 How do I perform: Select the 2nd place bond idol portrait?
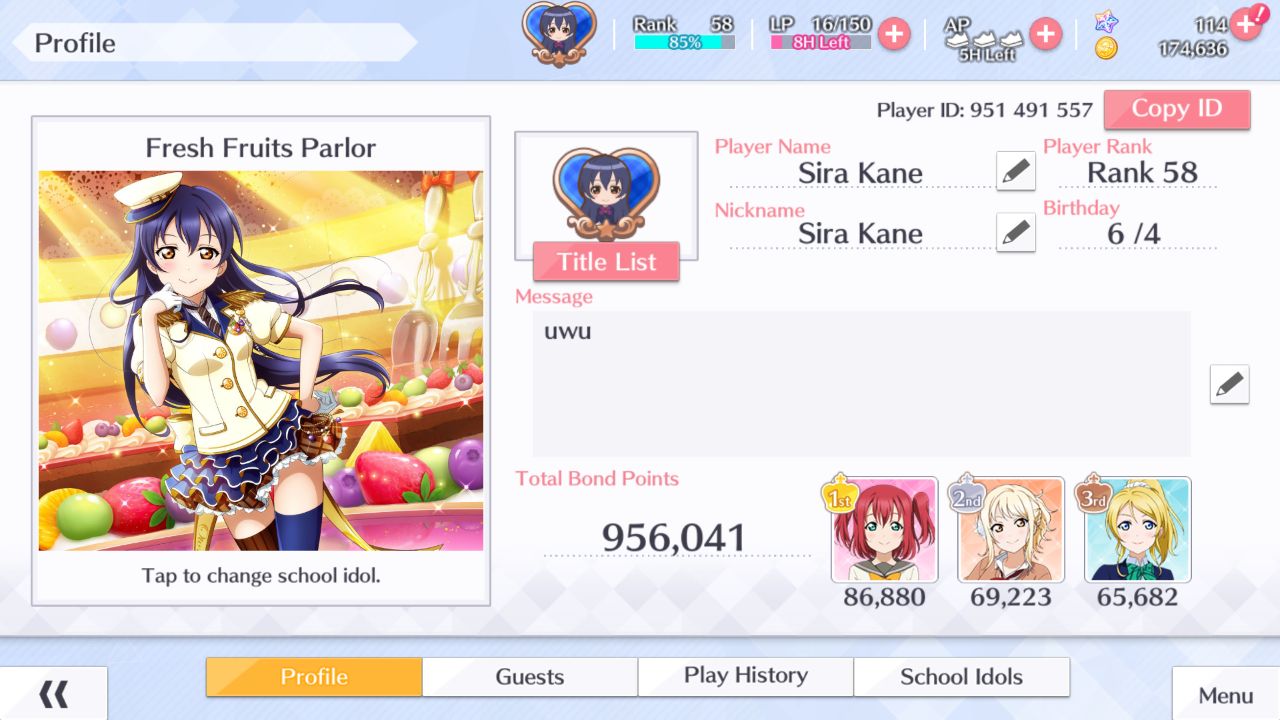[1010, 530]
